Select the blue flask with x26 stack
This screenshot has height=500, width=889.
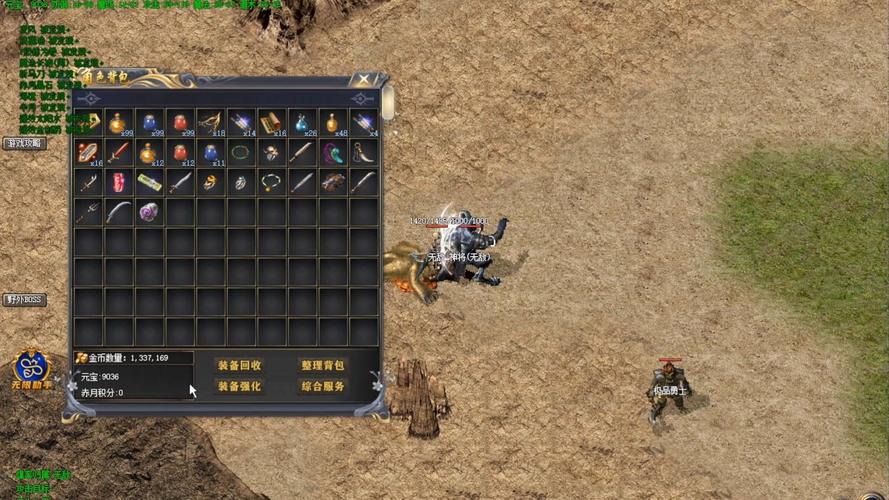[x=302, y=122]
